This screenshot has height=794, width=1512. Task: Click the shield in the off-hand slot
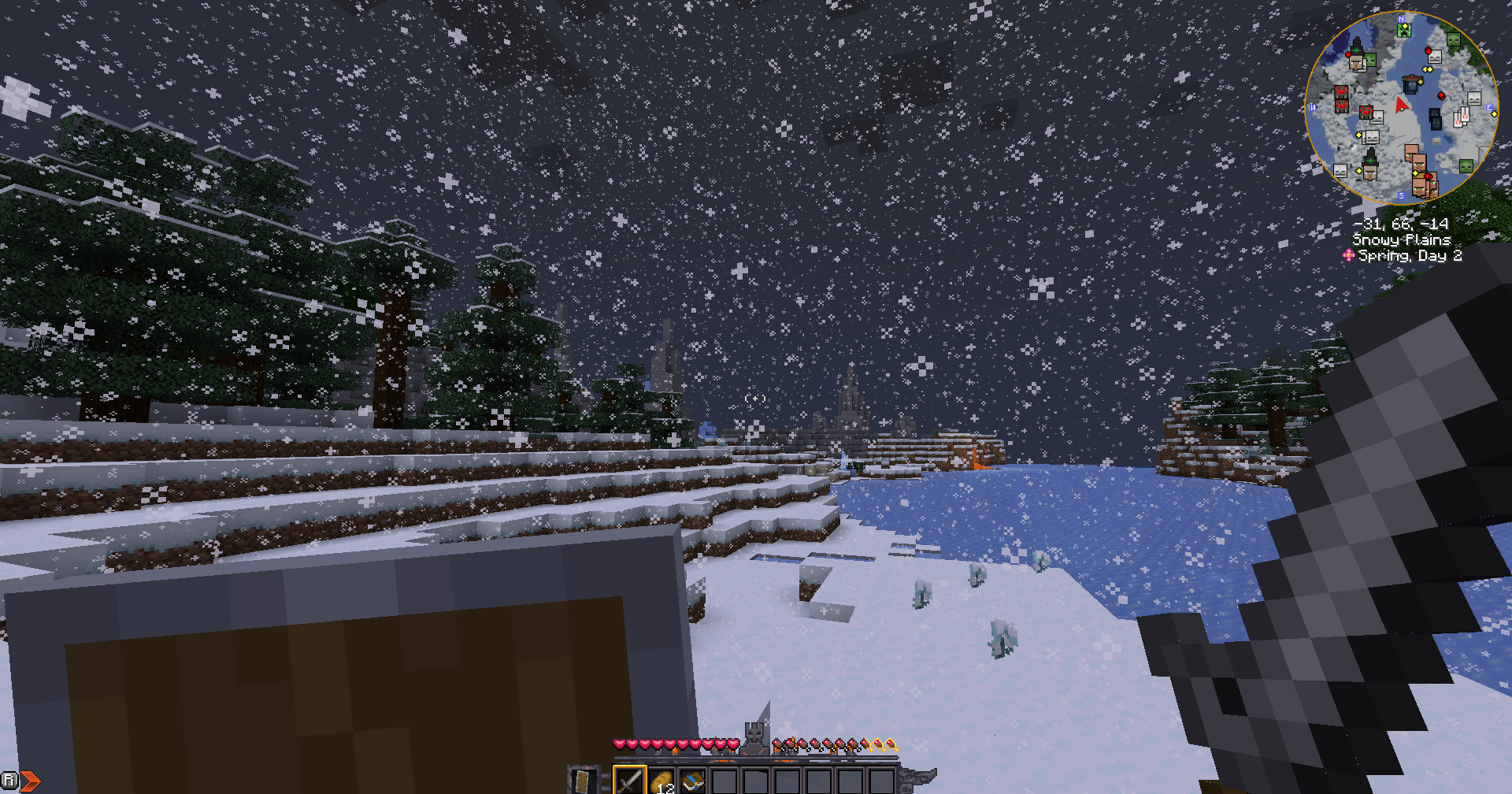(x=582, y=781)
